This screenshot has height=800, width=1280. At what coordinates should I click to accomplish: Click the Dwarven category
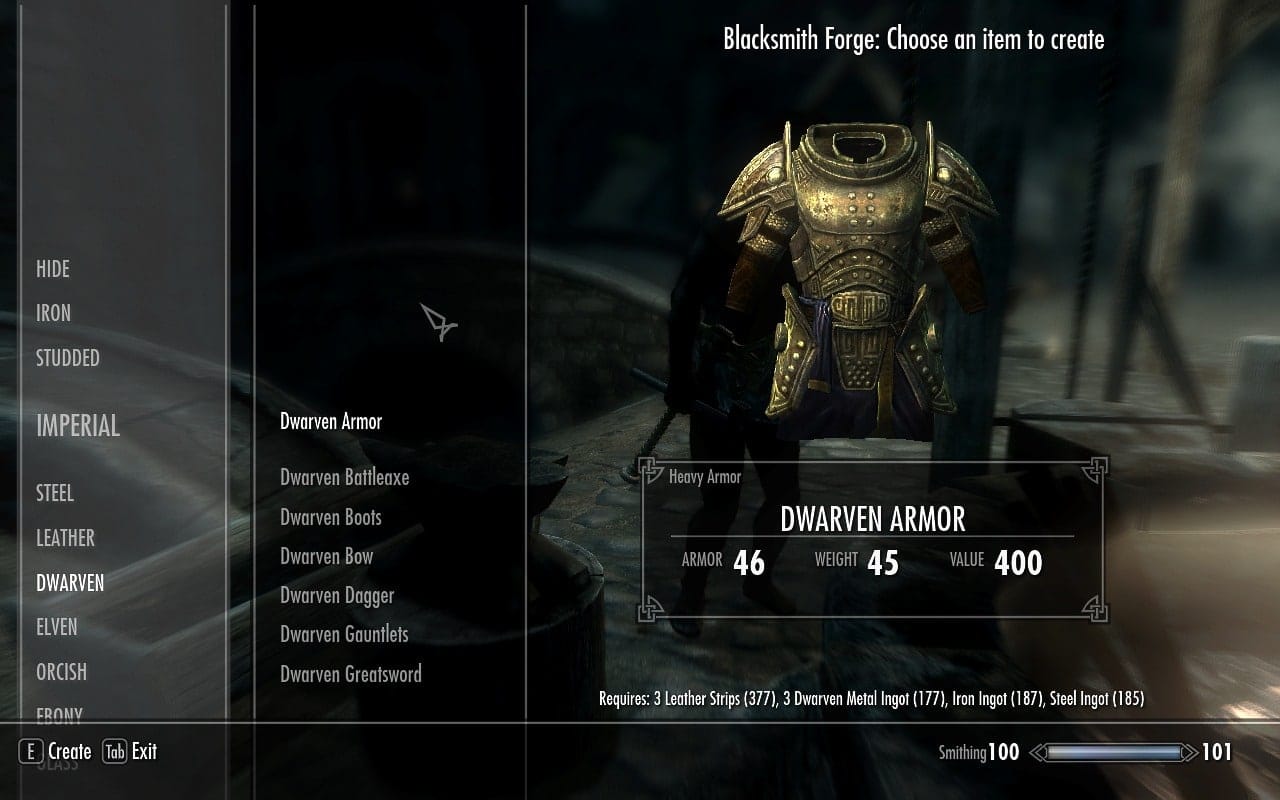[70, 582]
